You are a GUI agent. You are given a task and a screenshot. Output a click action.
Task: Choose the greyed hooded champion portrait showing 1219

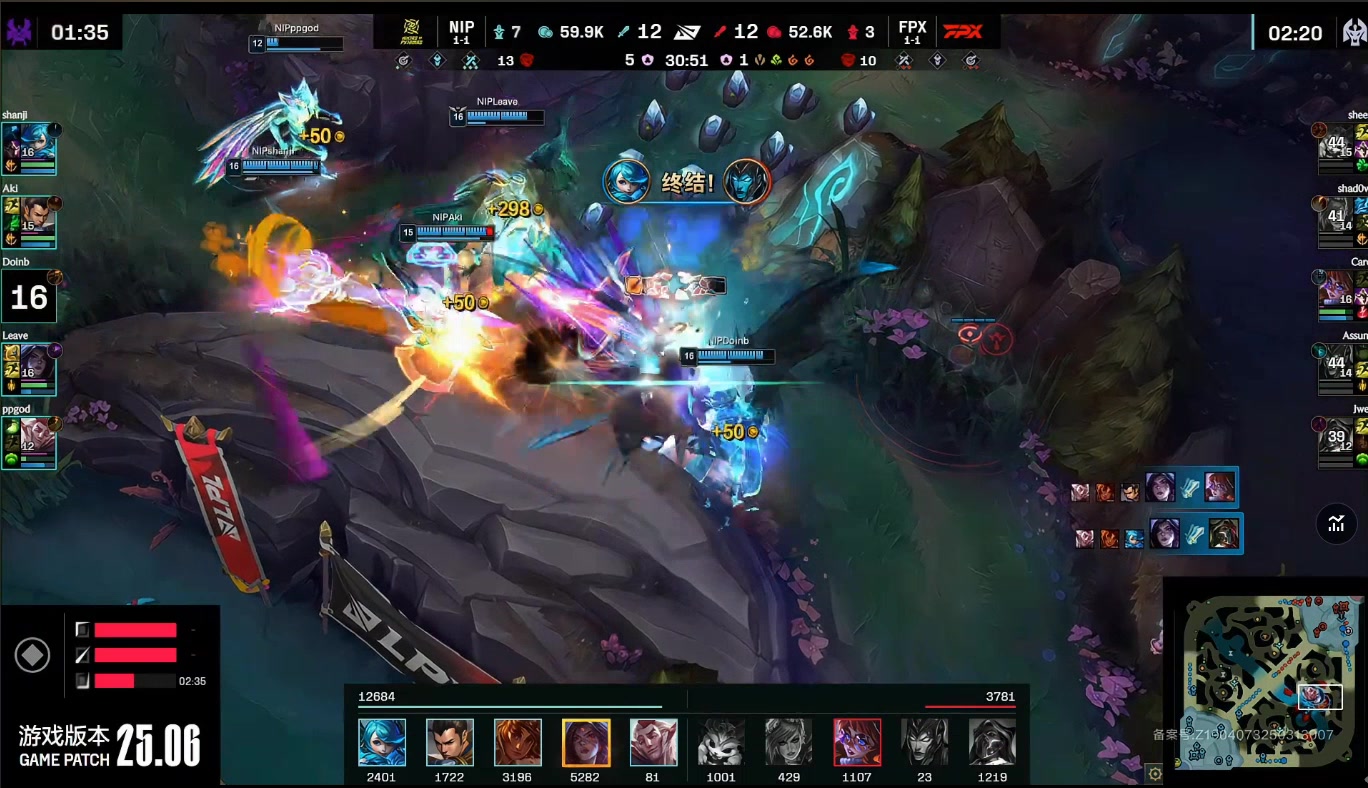coord(992,743)
